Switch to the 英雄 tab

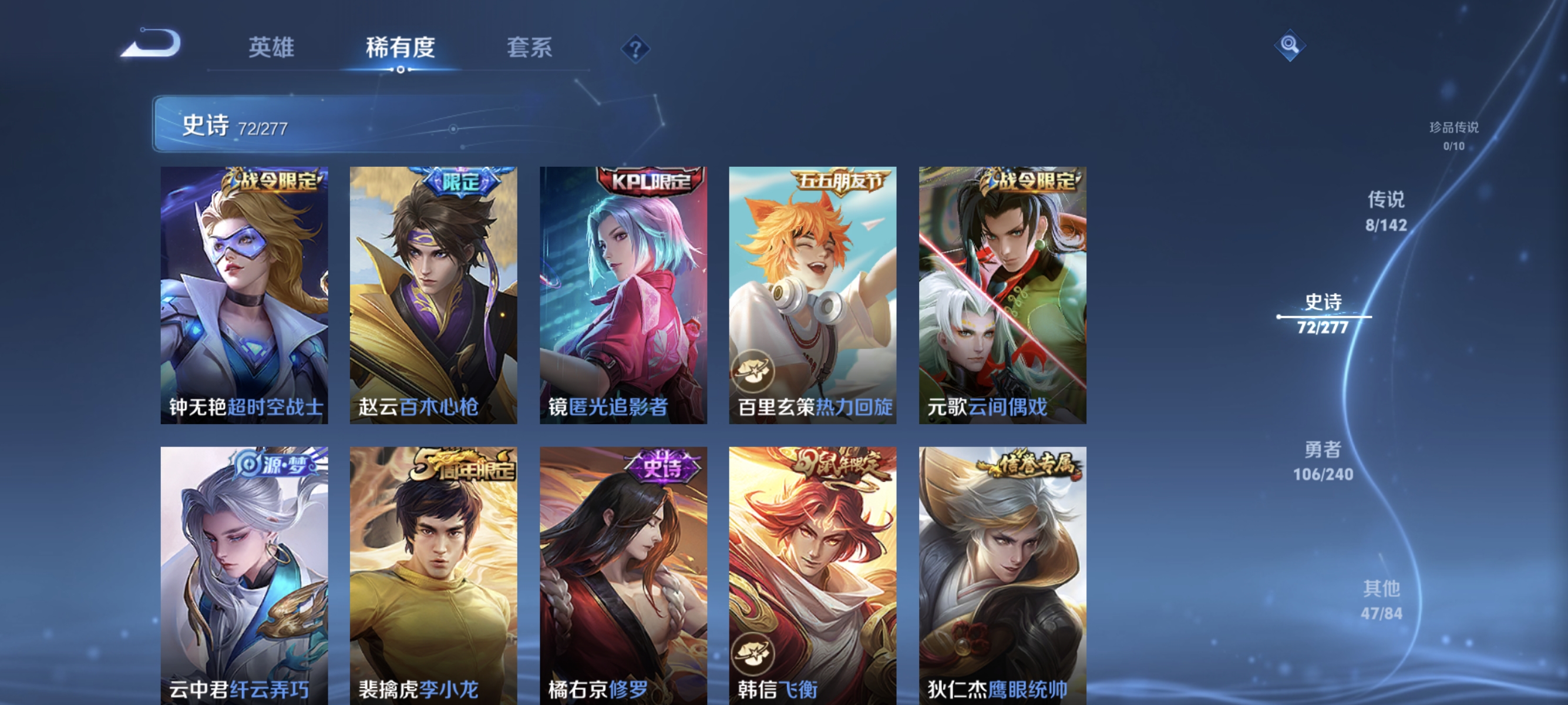click(x=271, y=48)
